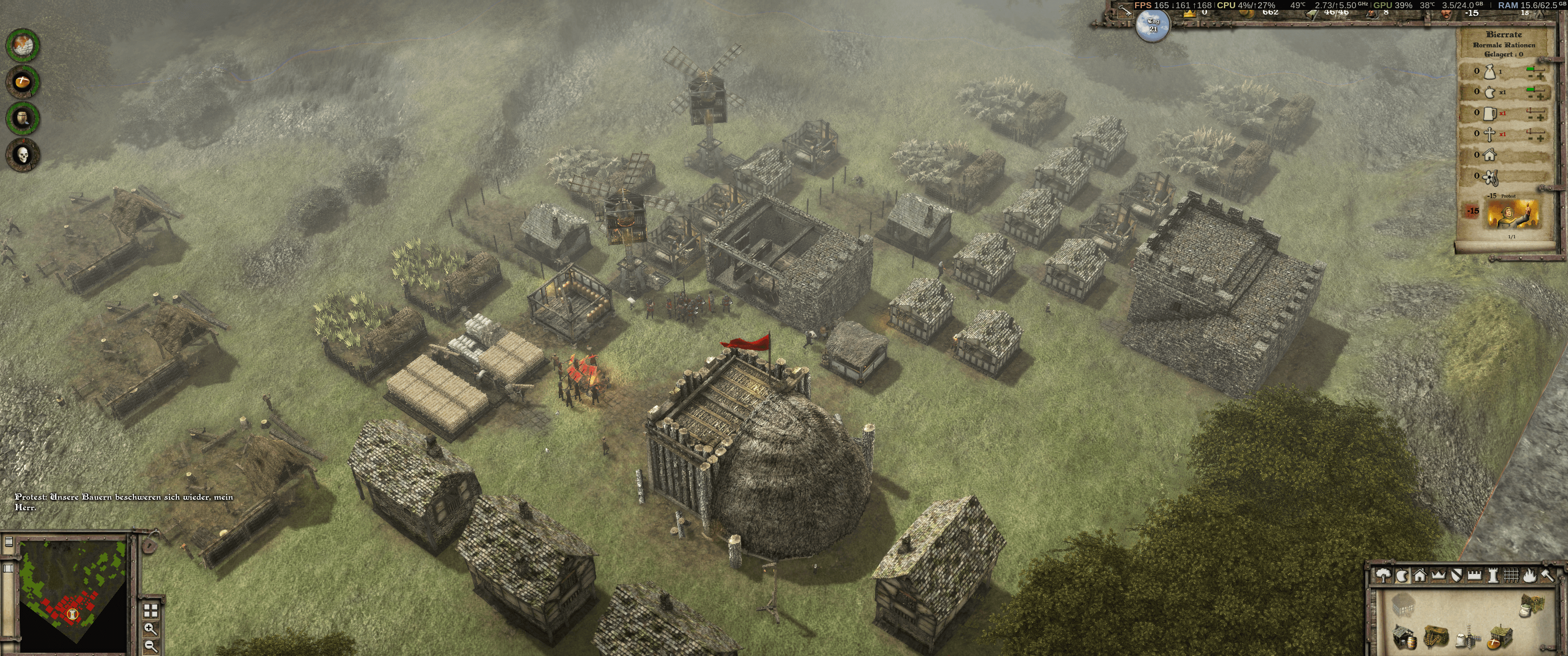Raise the tax rate using plus
This screenshot has width=1568, height=656.
coord(1540,76)
